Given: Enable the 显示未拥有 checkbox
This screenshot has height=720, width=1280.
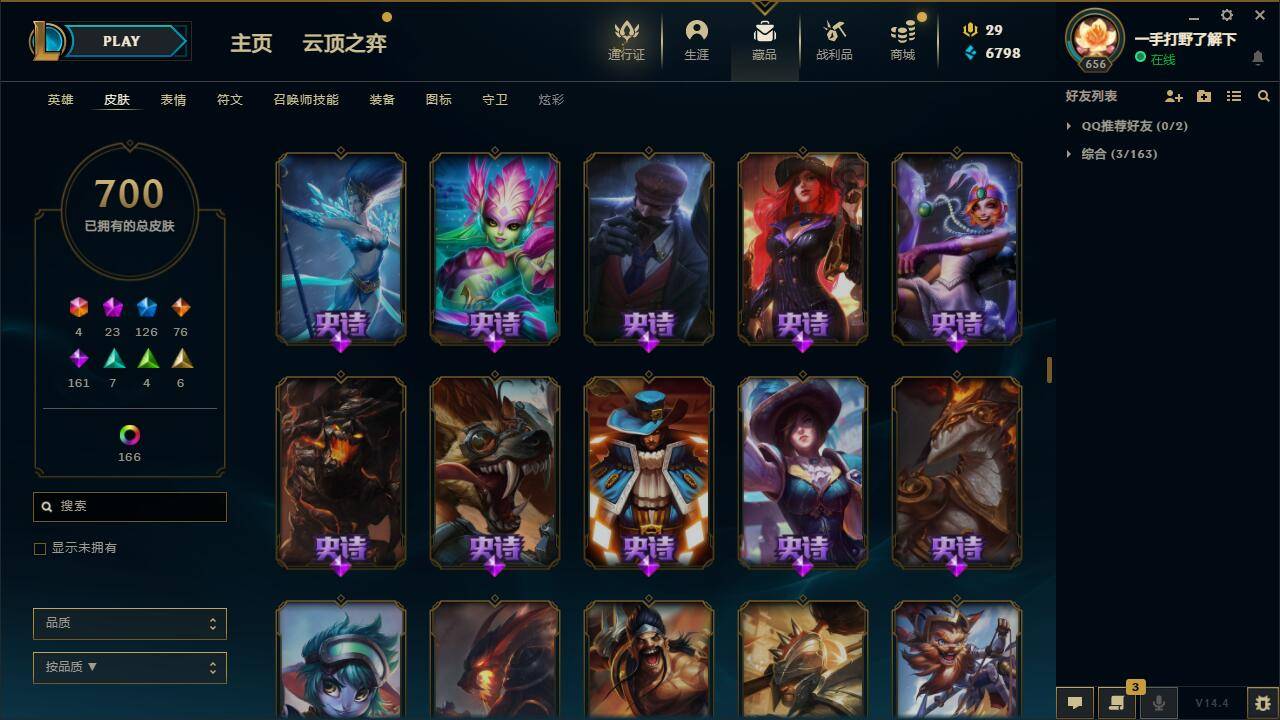Looking at the screenshot, I should [40, 548].
